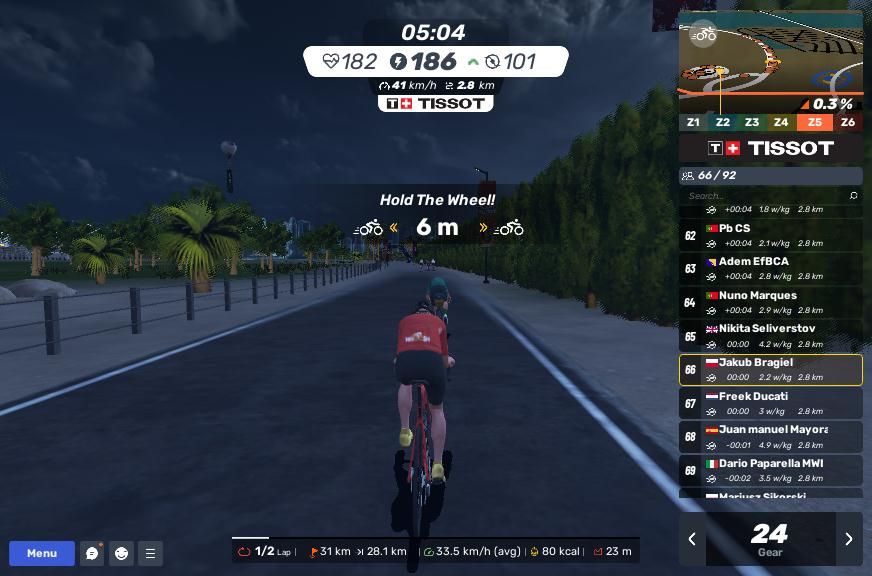872x576 pixels.
Task: Click the highlighted Jakub Bragiel row
Action: pos(770,370)
